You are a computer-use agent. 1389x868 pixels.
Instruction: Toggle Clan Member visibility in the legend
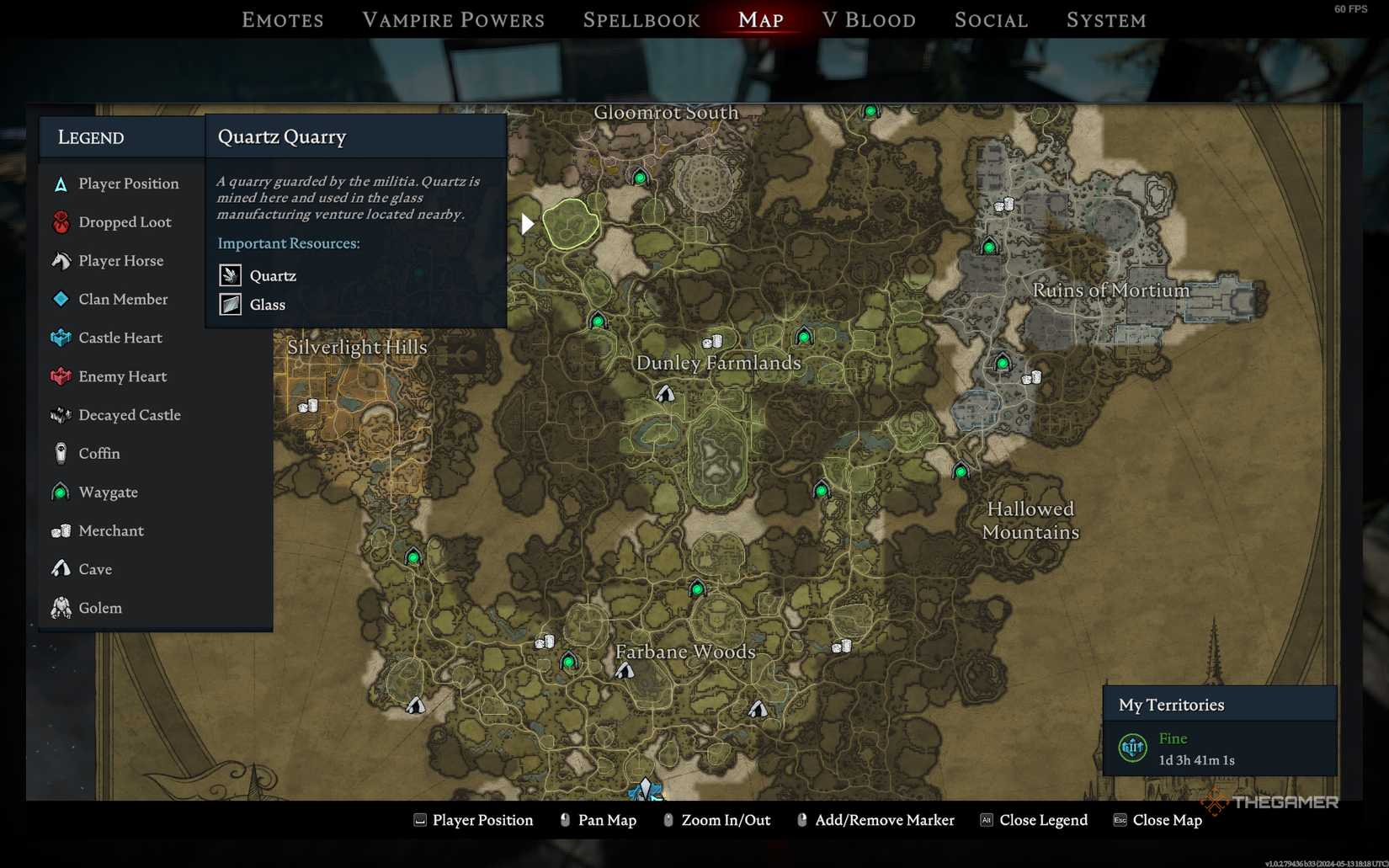60,299
